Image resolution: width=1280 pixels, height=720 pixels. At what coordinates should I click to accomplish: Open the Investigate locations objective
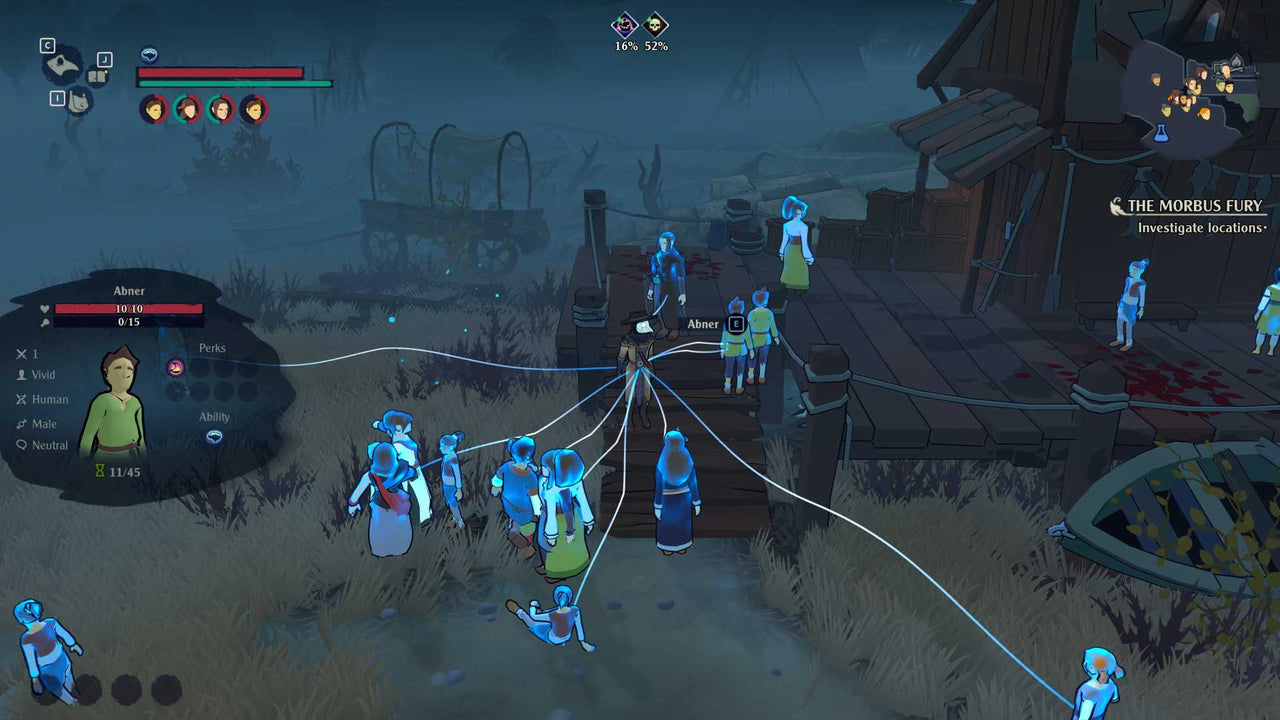[1199, 228]
